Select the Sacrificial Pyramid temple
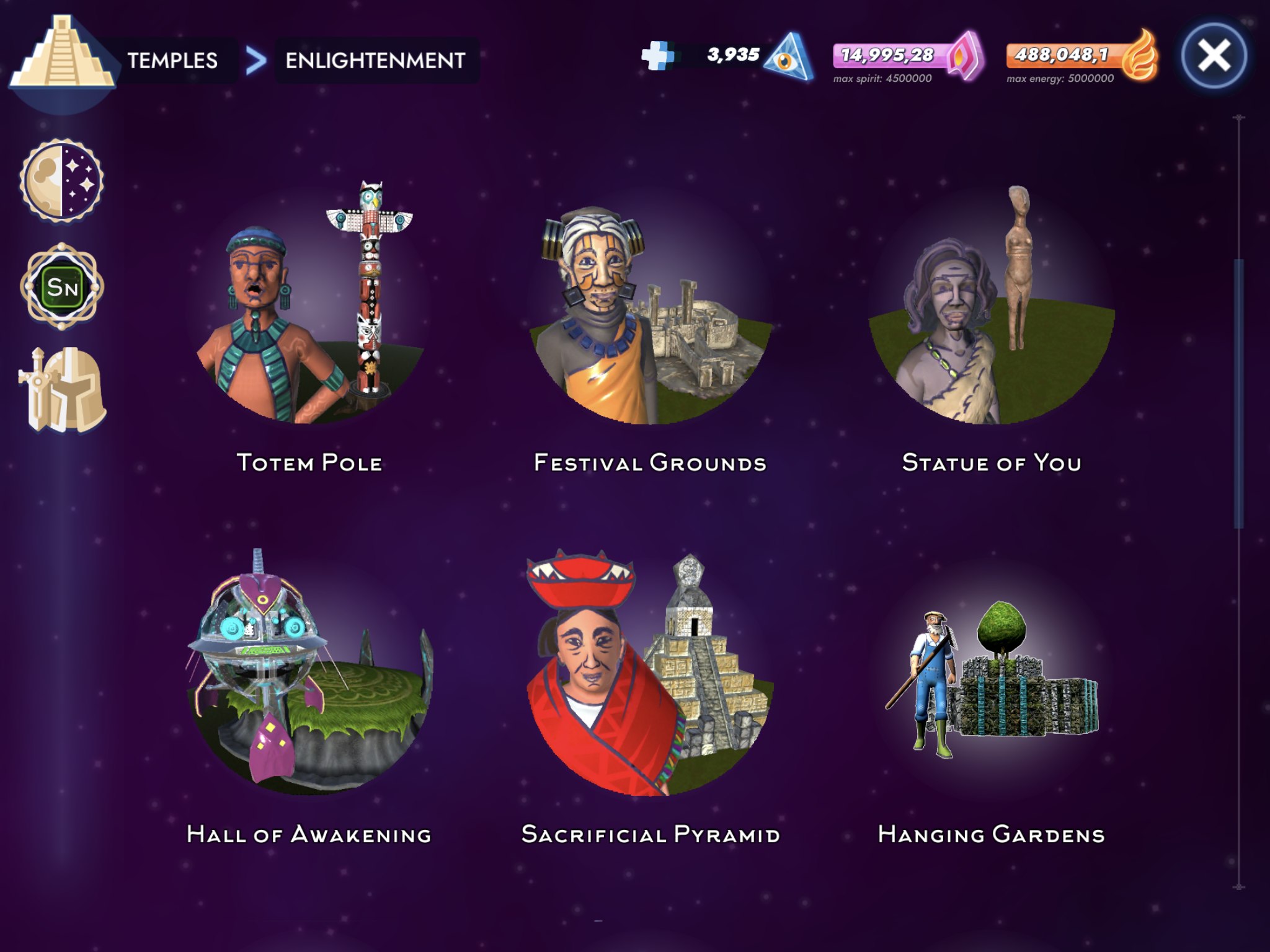The image size is (1270, 952). point(650,676)
